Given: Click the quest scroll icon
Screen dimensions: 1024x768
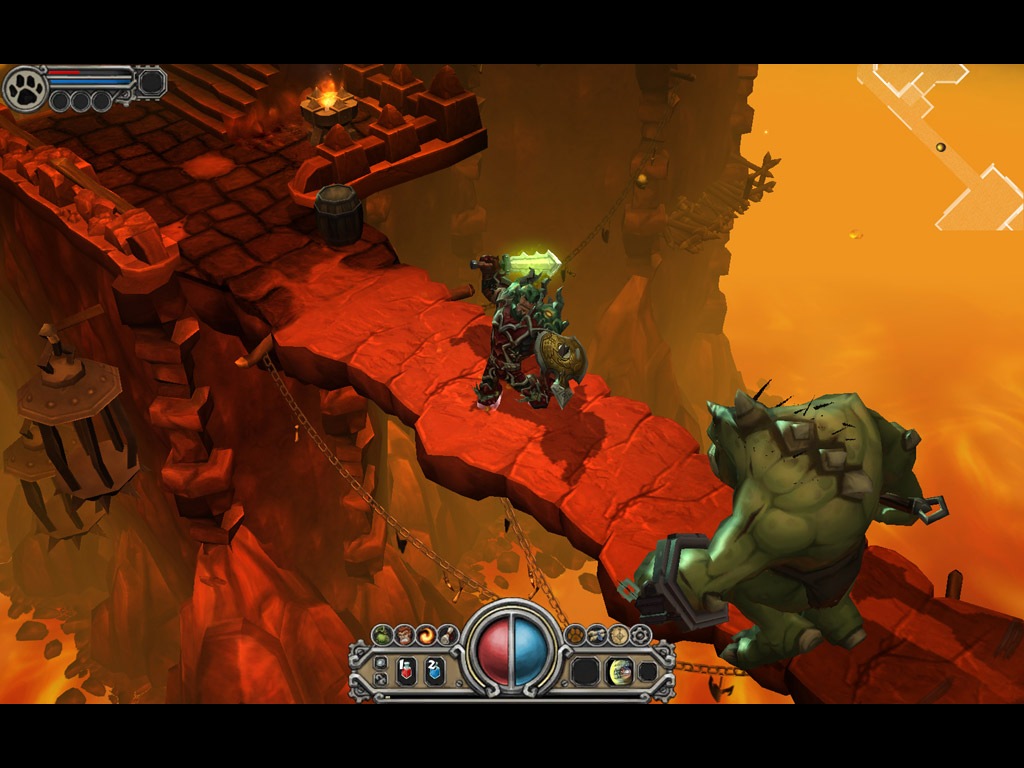Looking at the screenshot, I should (x=447, y=634).
